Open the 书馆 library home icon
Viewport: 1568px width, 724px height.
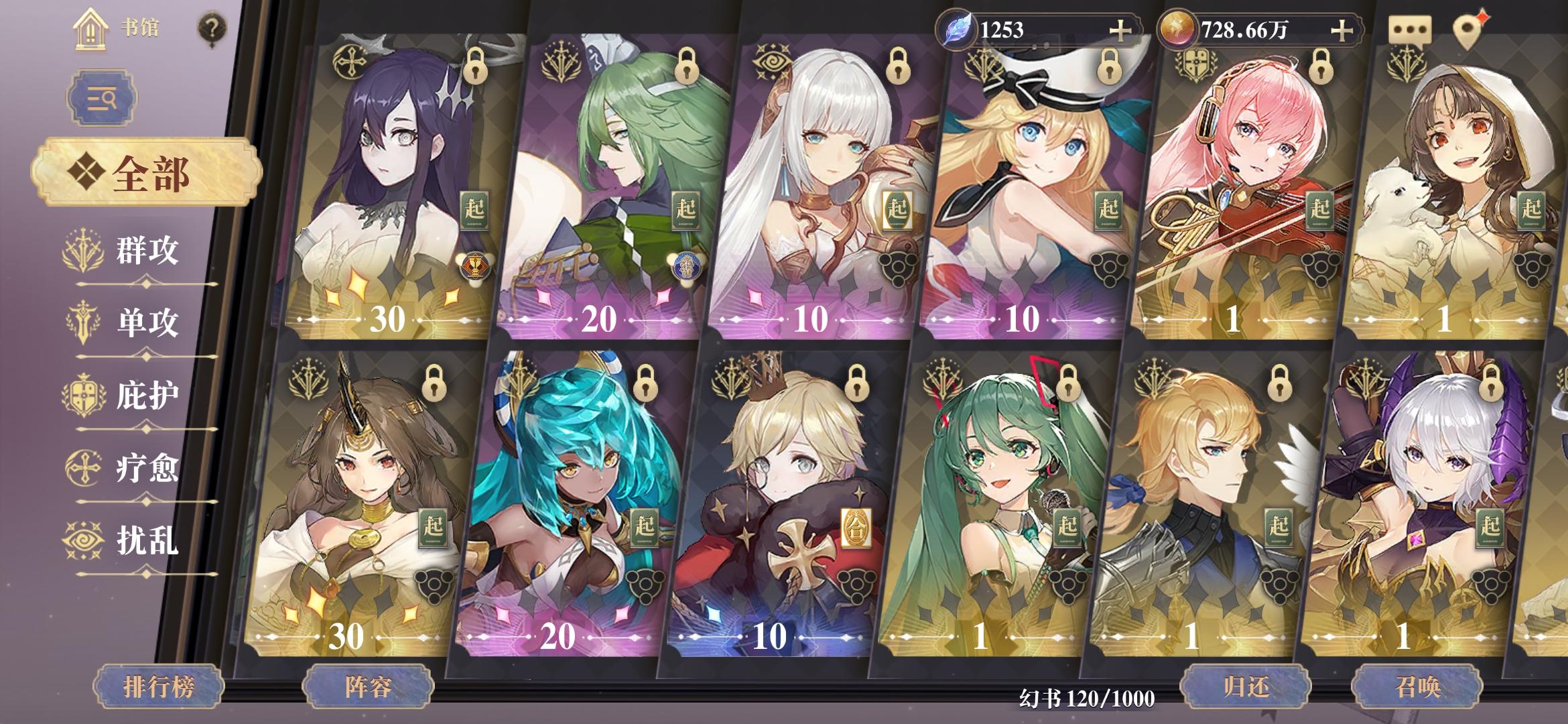(90, 30)
